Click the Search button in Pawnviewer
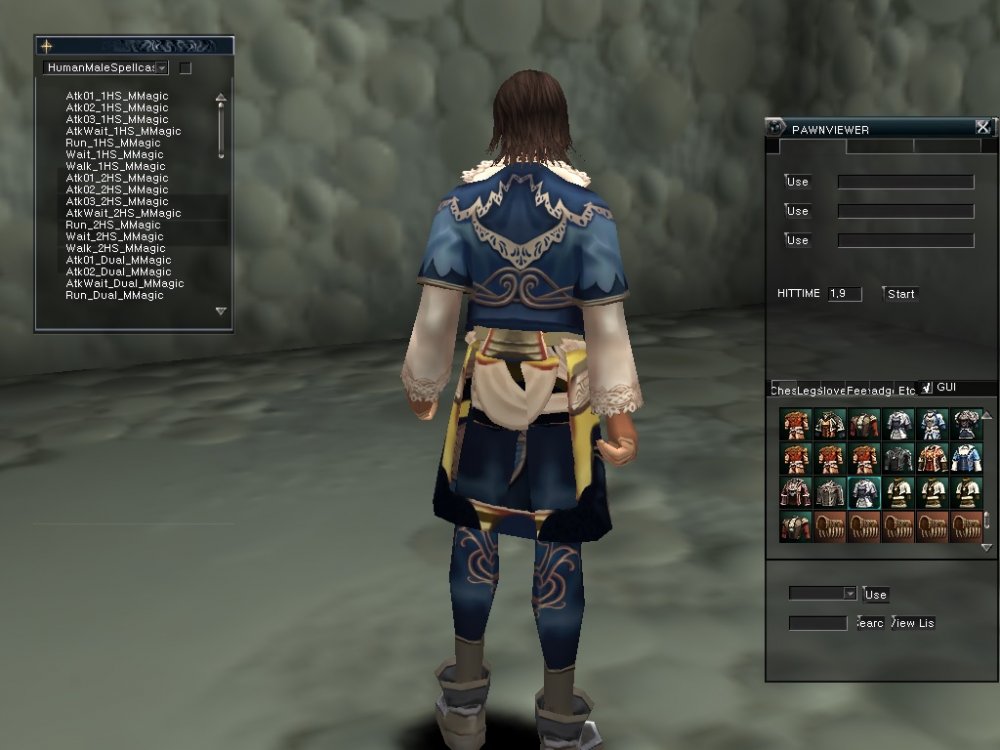This screenshot has height=750, width=1000. [x=871, y=623]
